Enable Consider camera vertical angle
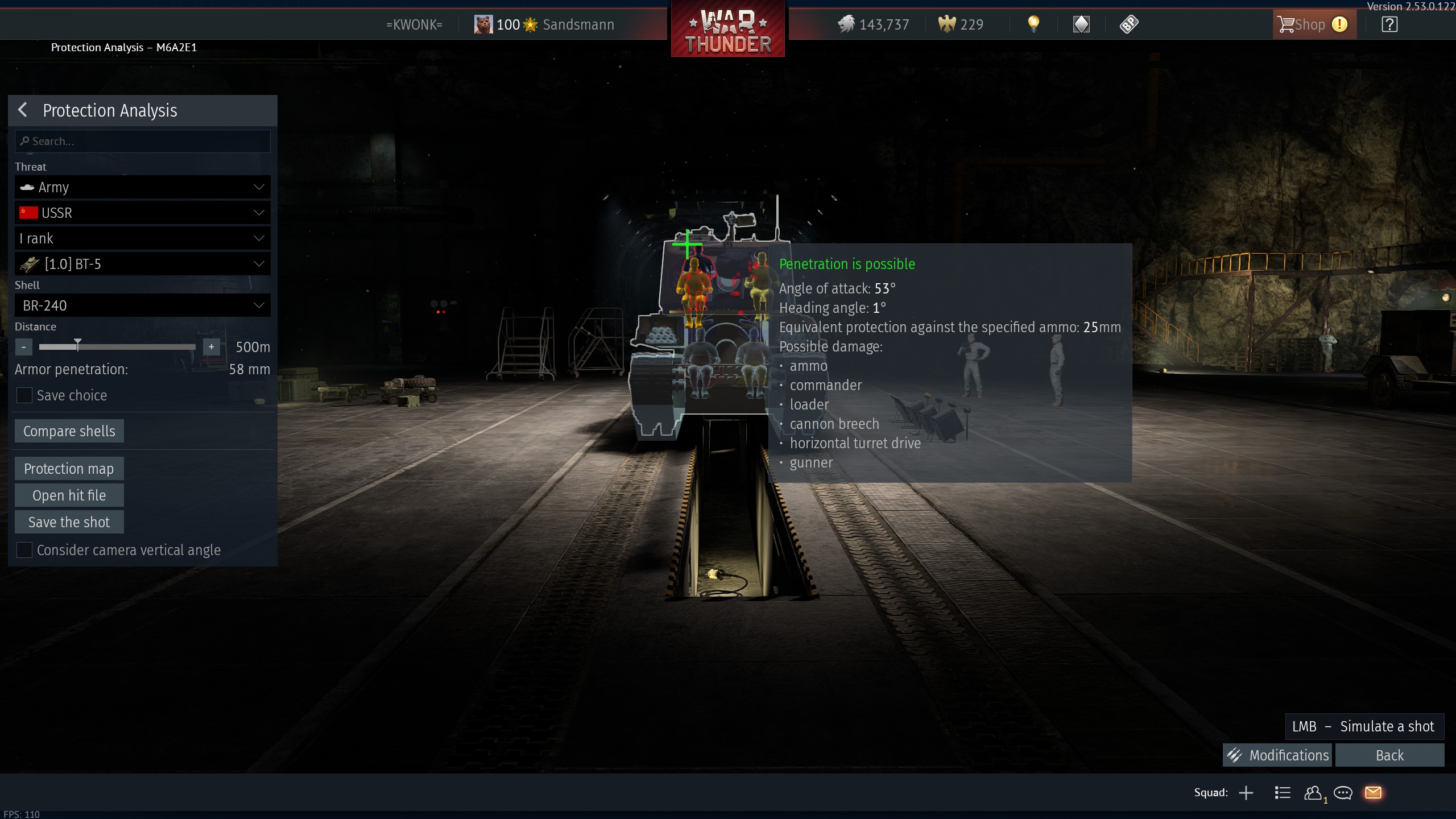The width and height of the screenshot is (1456, 819). pyautogui.click(x=24, y=550)
